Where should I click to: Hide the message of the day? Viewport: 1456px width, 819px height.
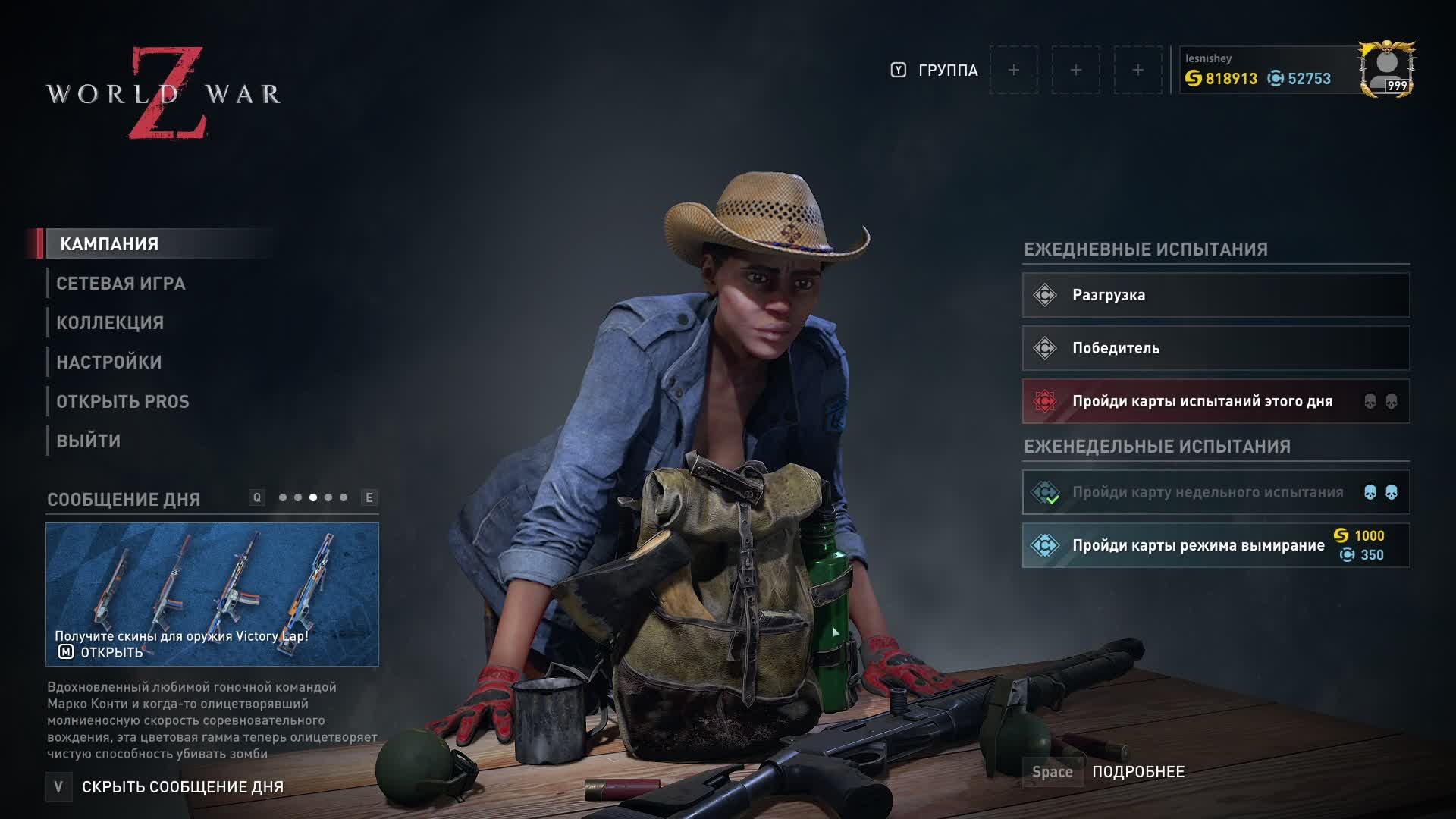point(182,787)
